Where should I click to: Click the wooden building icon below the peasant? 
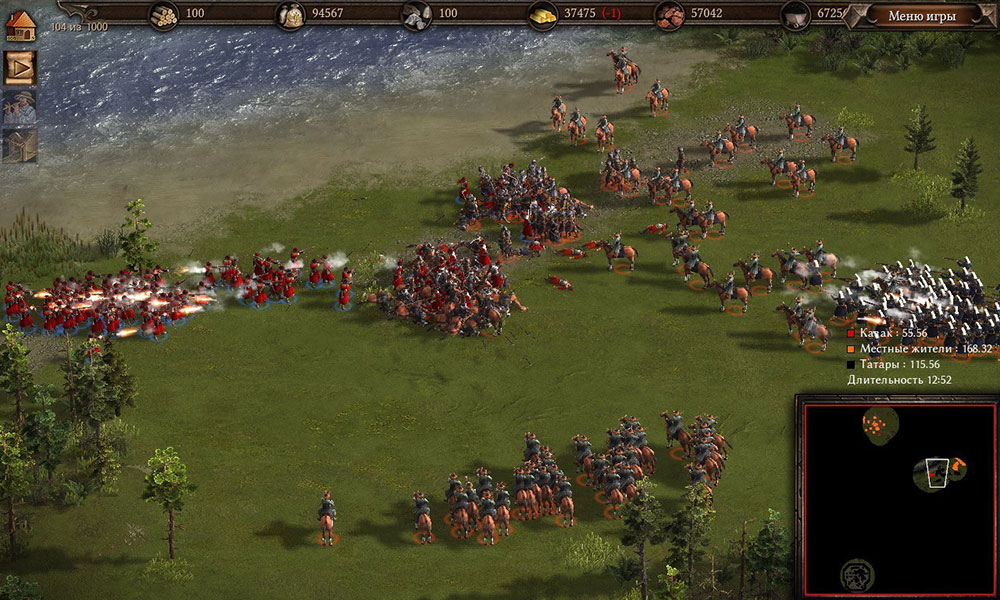(x=20, y=145)
